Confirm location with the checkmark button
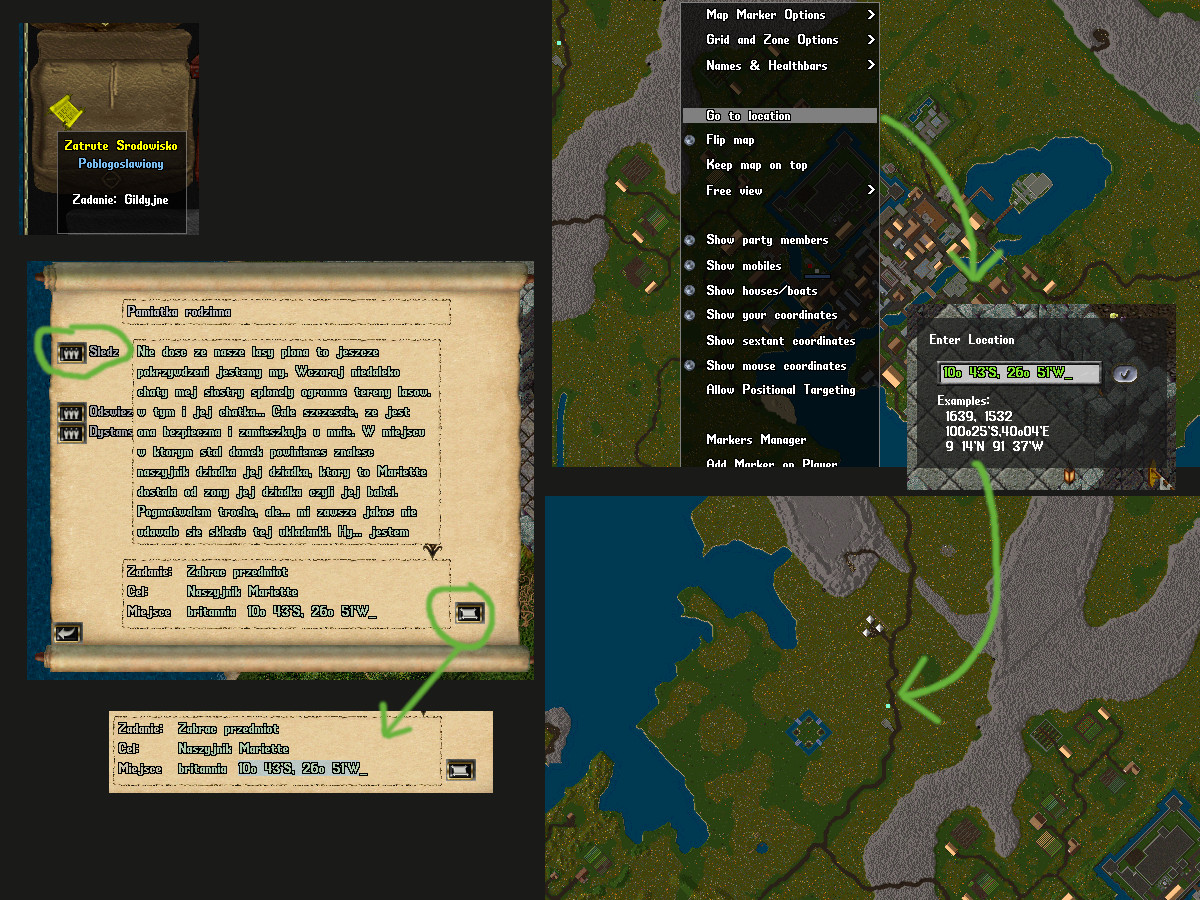 click(1125, 373)
